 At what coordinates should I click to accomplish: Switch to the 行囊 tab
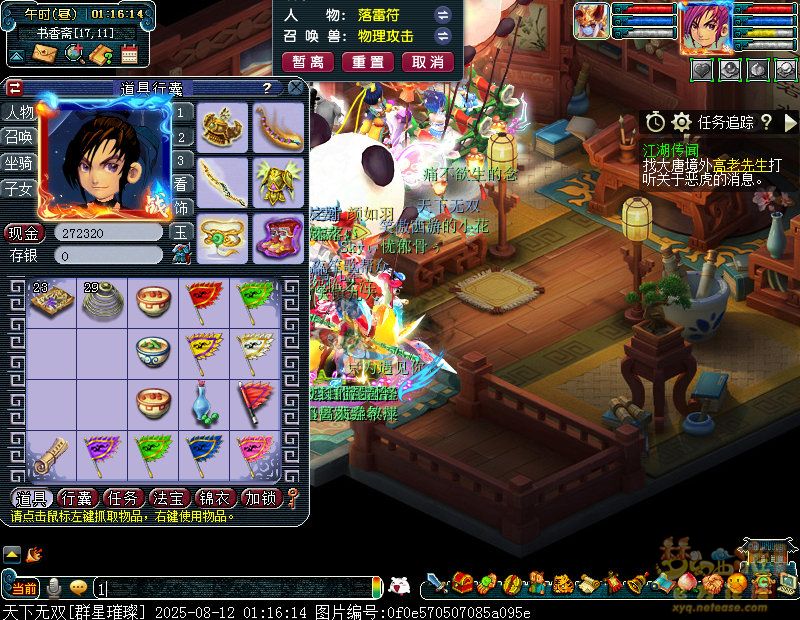click(77, 498)
